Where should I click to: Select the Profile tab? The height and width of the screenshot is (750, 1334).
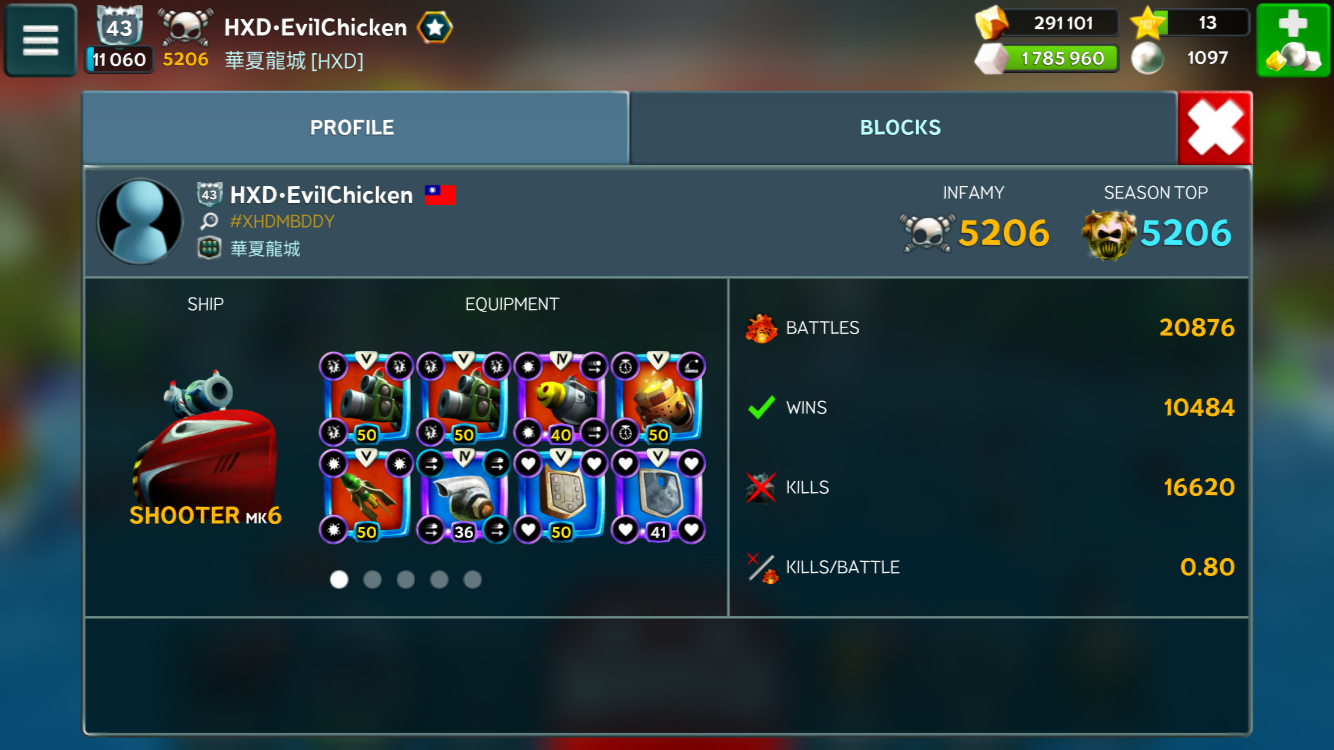pyautogui.click(x=352, y=128)
